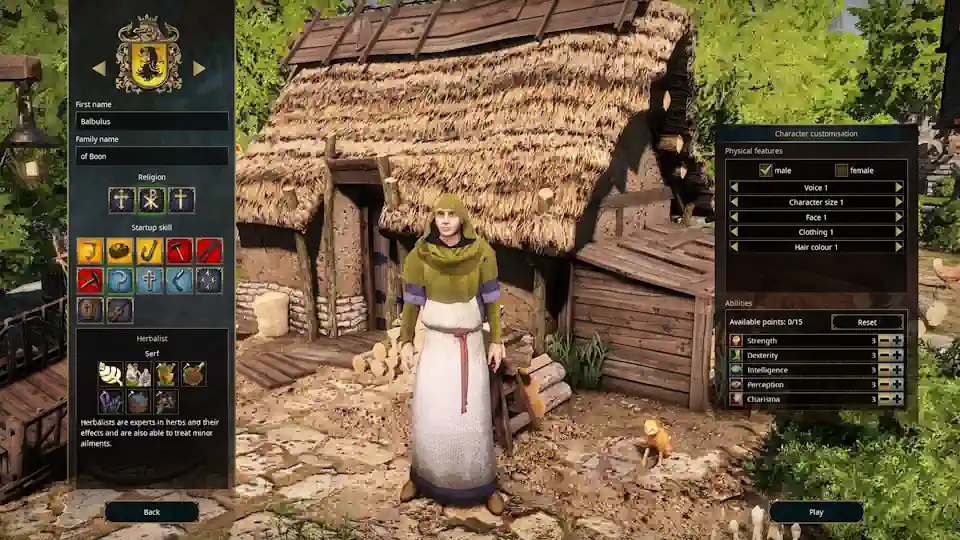
Task: Show the previous coat of arms
Action: (98, 68)
